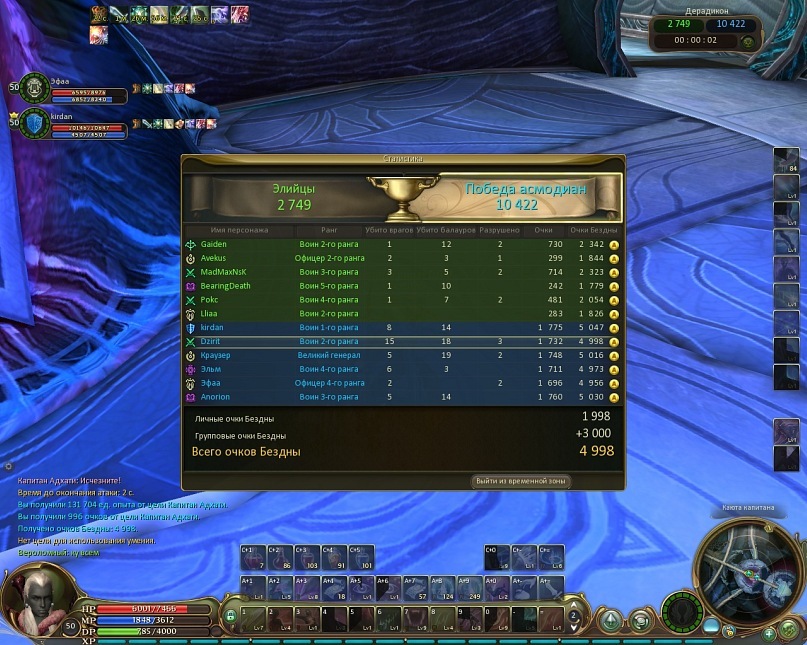807x645 pixels.
Task: Select the Краузер row in the scoreboard
Action: 400,355
